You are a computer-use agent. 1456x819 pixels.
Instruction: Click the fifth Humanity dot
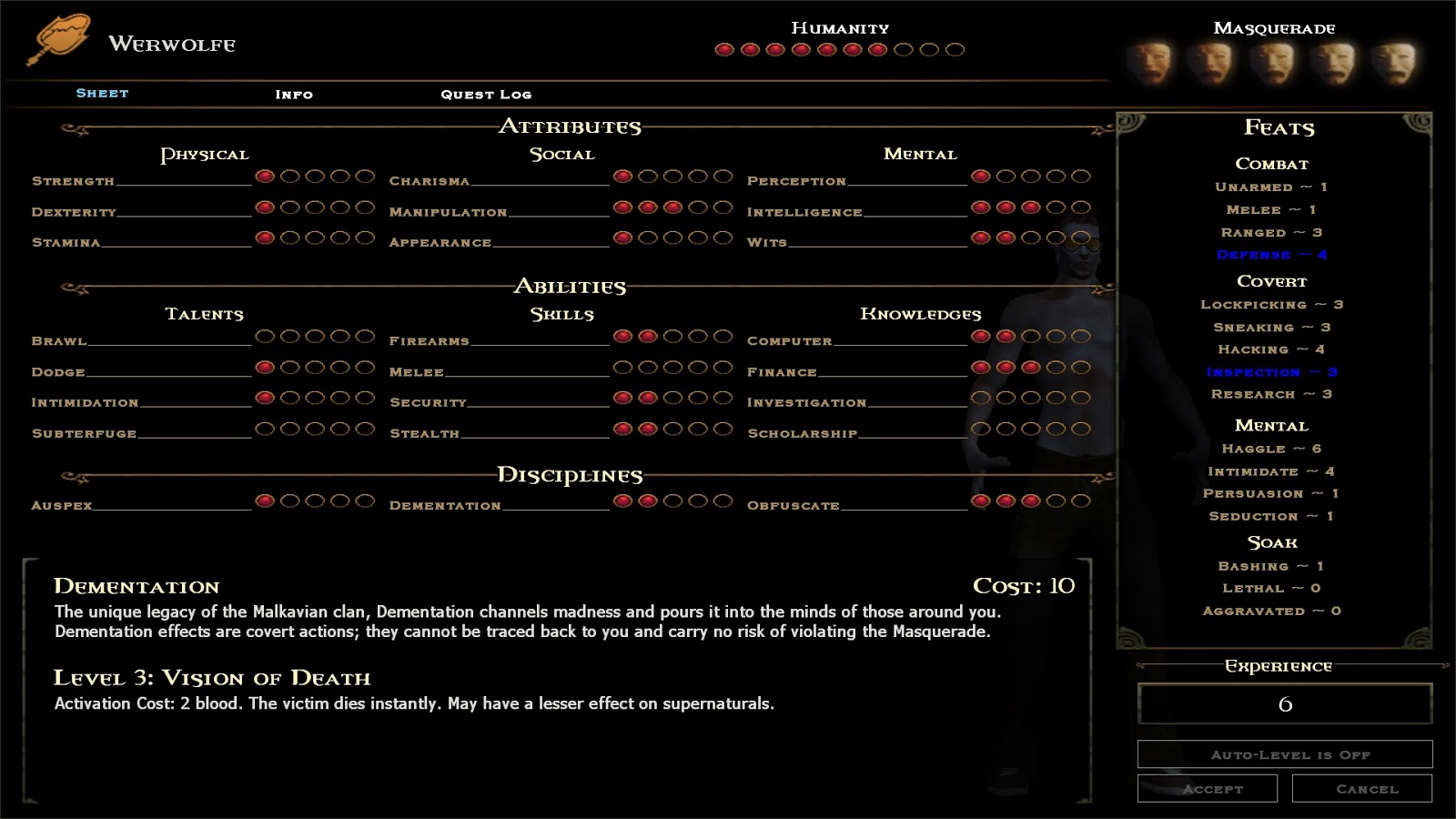tap(824, 51)
